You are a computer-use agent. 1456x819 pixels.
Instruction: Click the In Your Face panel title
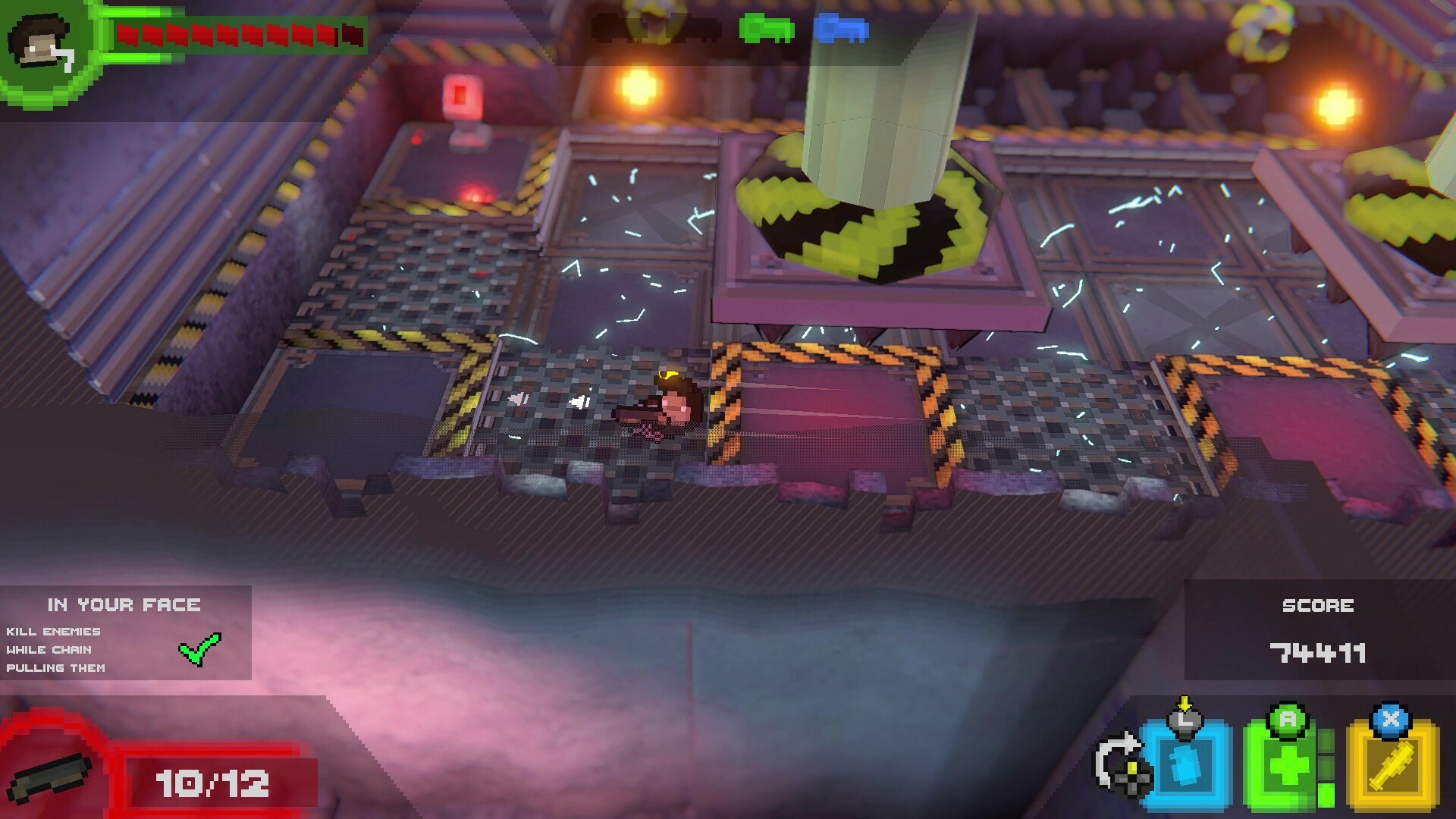coord(124,604)
